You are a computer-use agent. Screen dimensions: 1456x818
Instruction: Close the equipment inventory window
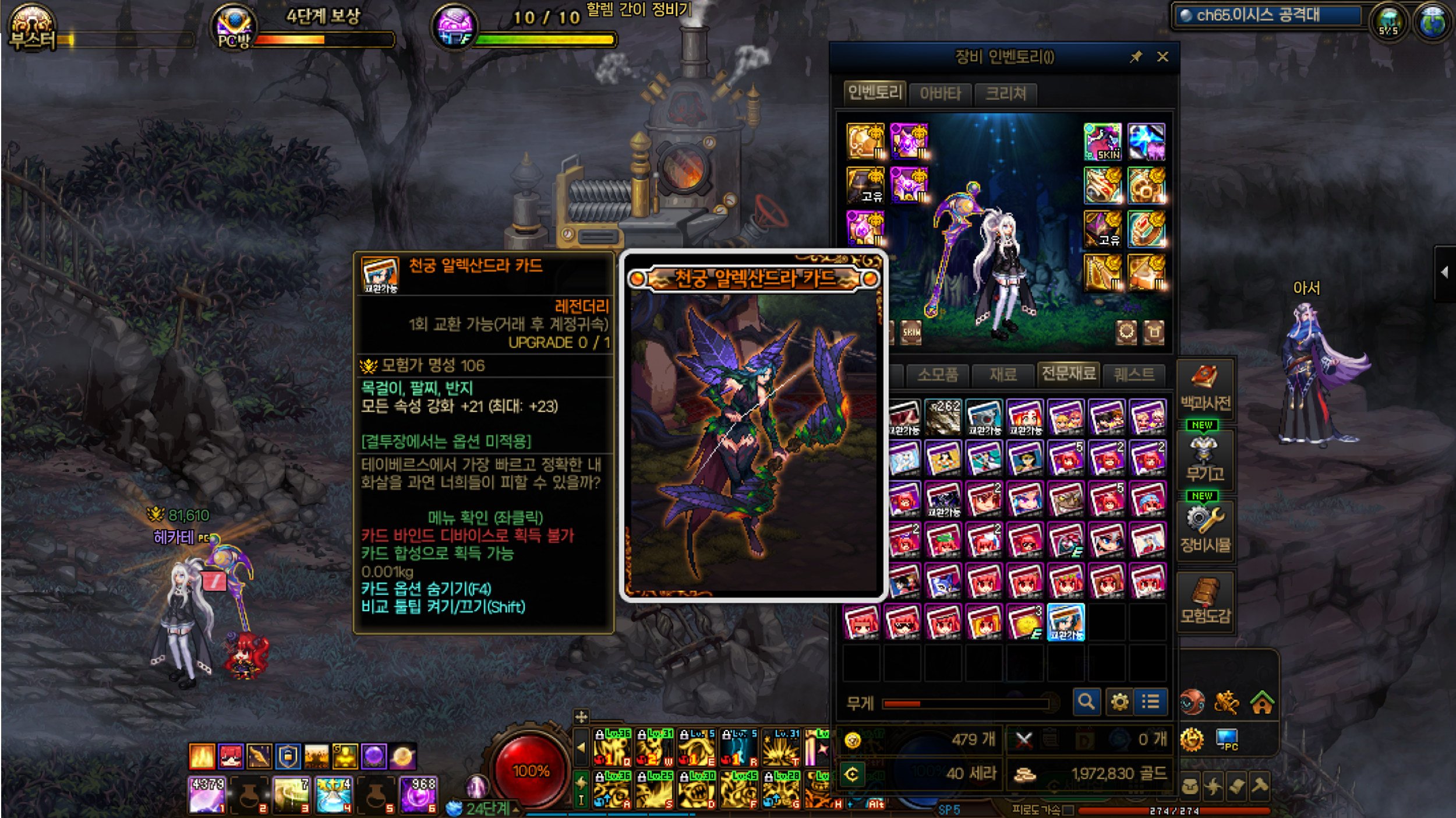[x=1162, y=57]
